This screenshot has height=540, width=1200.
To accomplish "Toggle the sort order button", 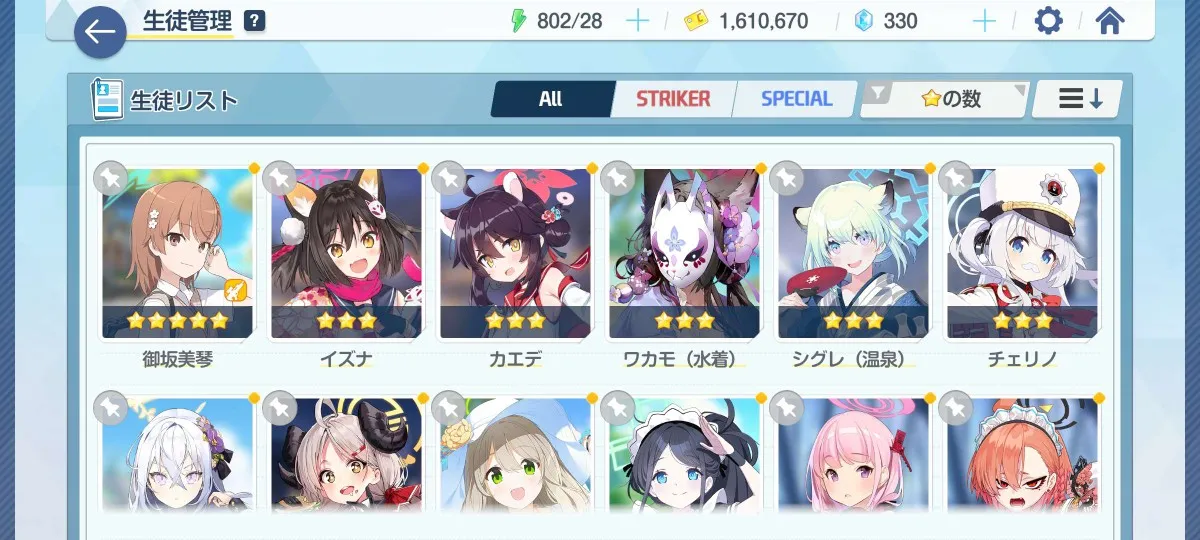I will (1080, 99).
